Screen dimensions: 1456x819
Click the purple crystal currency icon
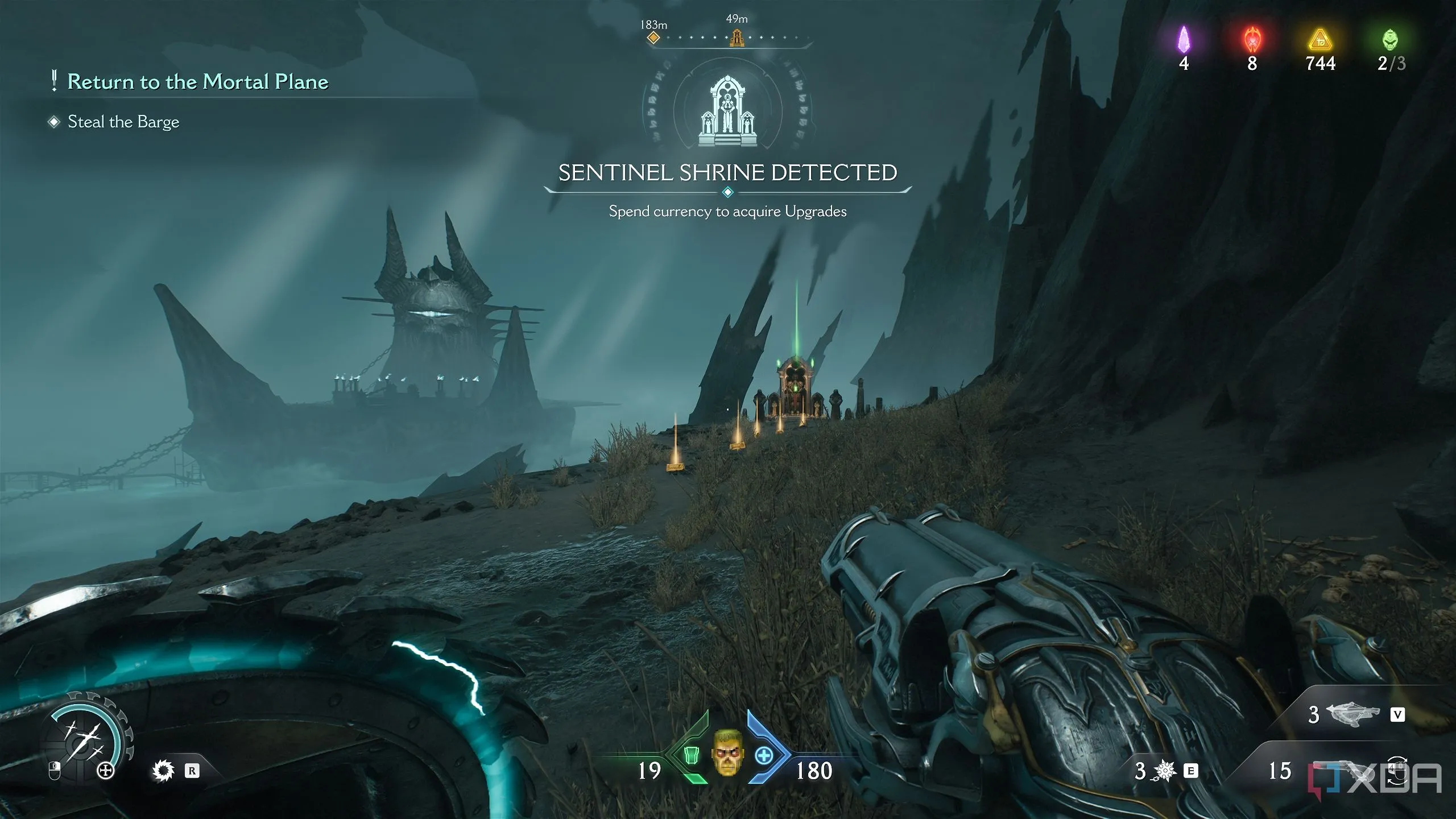coord(1184,40)
